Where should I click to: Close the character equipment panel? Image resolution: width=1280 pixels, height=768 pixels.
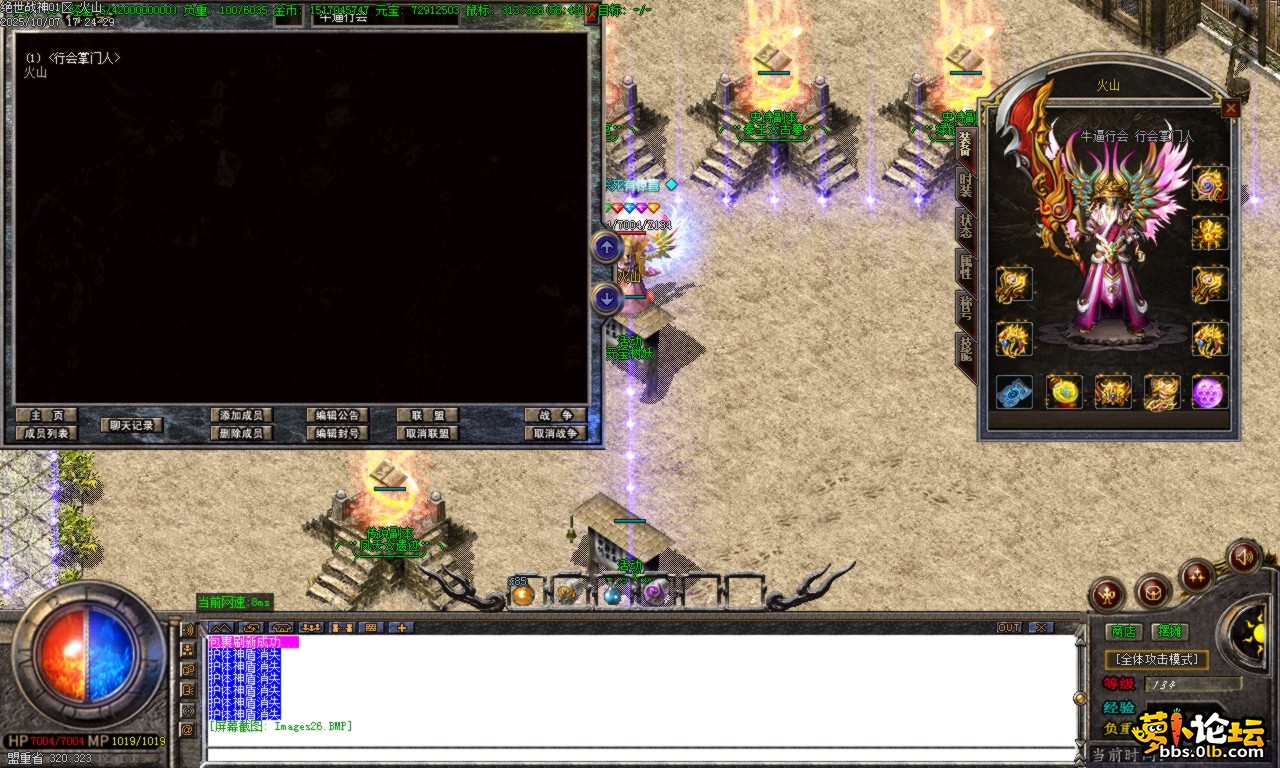pos(1231,108)
